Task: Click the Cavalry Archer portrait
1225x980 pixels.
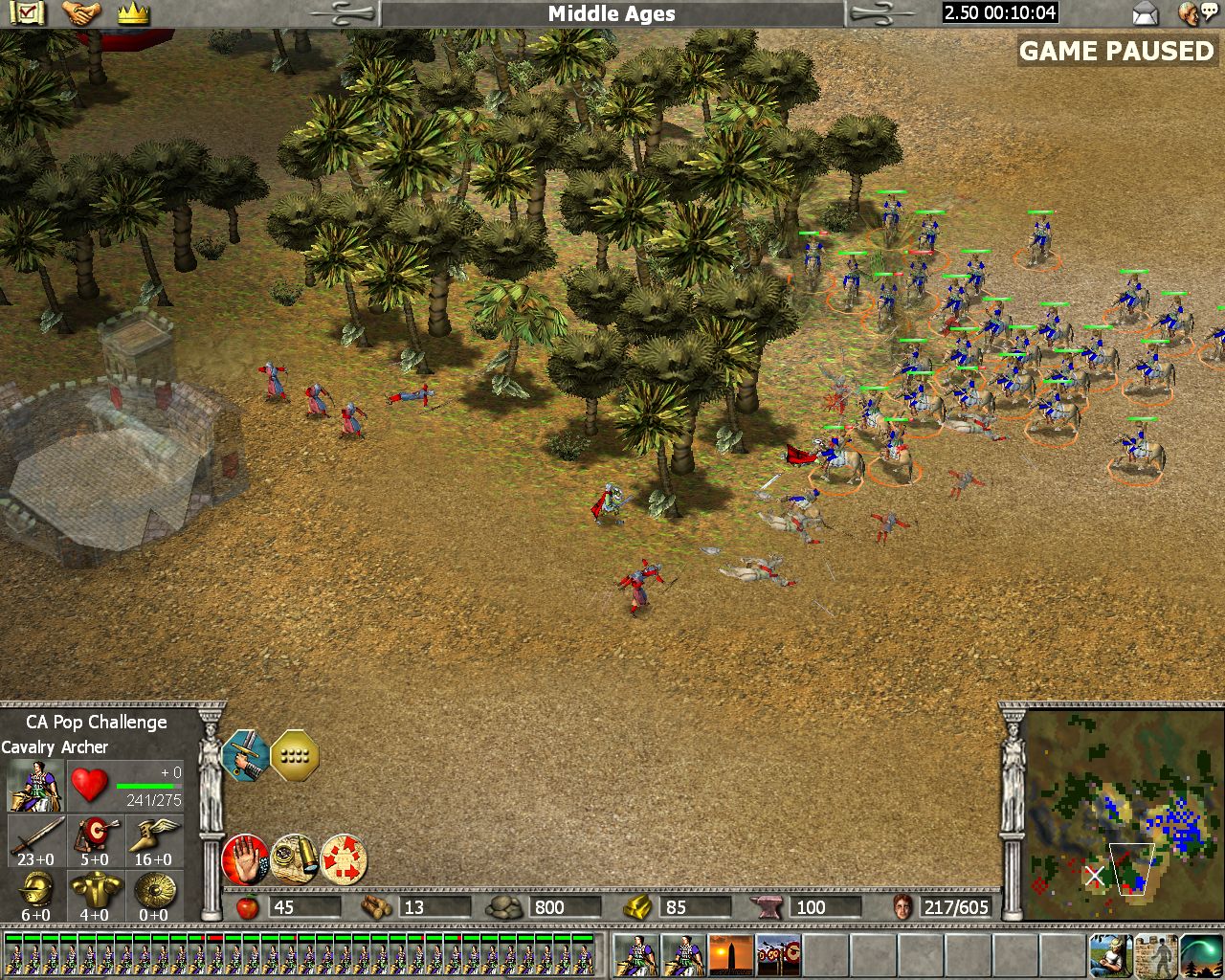Action: click(x=35, y=785)
